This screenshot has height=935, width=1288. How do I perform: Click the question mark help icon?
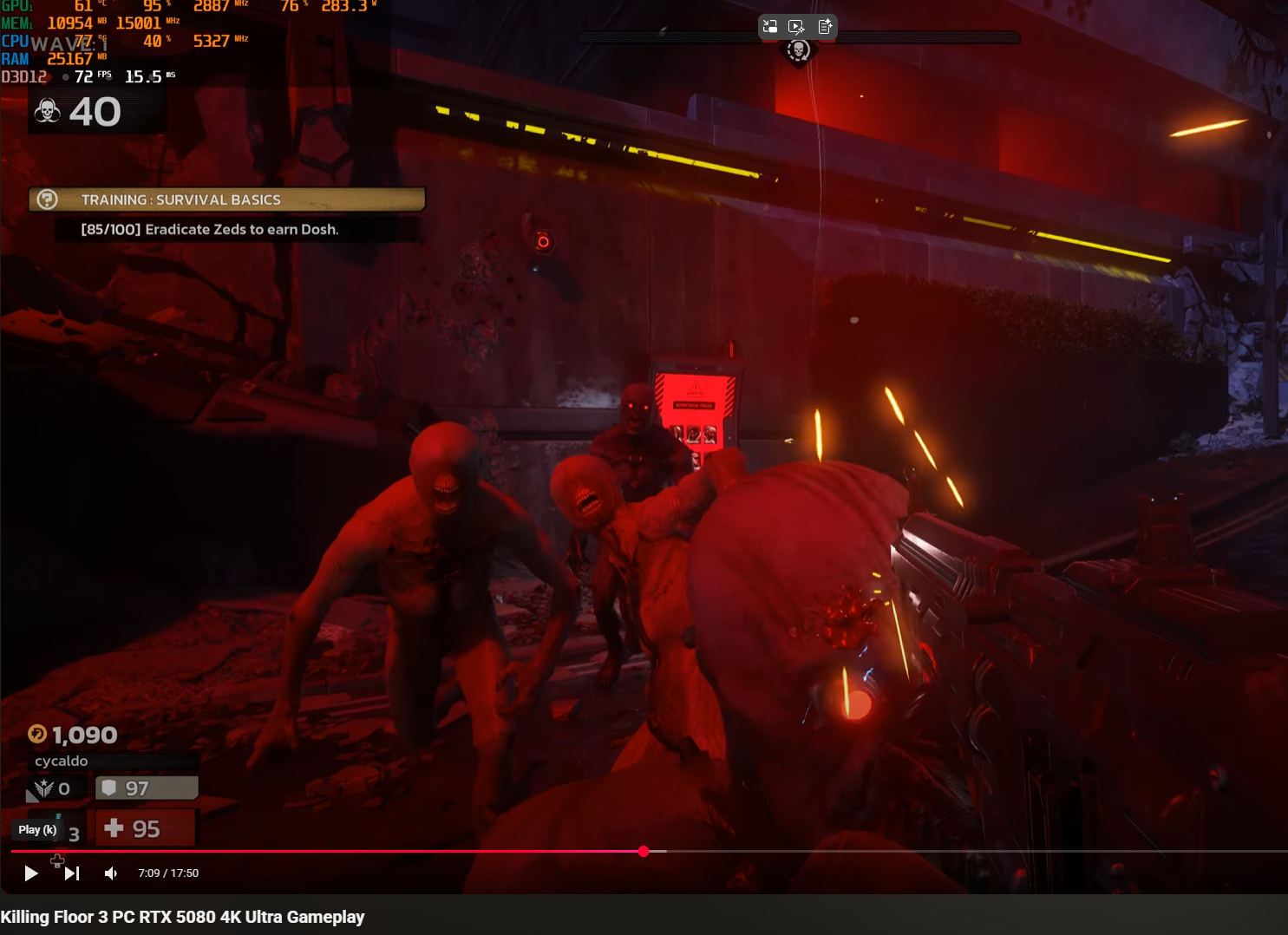click(x=48, y=199)
